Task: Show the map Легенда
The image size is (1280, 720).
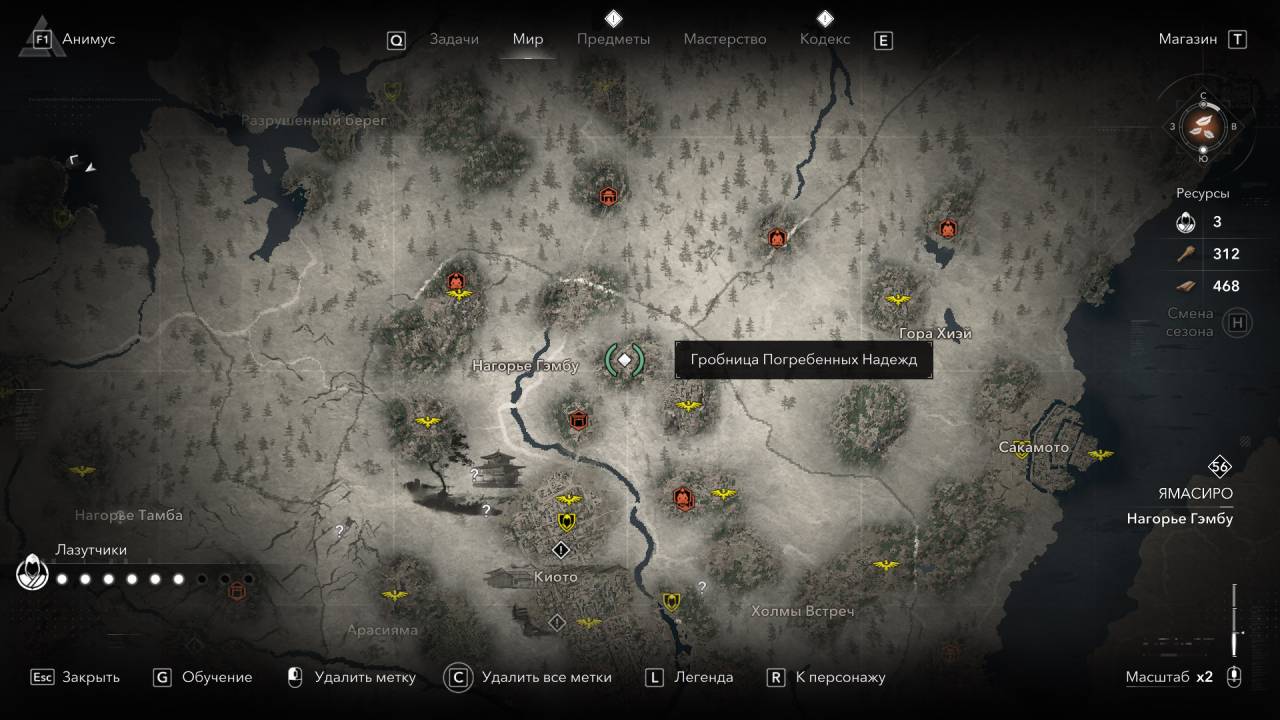Action: point(703,677)
